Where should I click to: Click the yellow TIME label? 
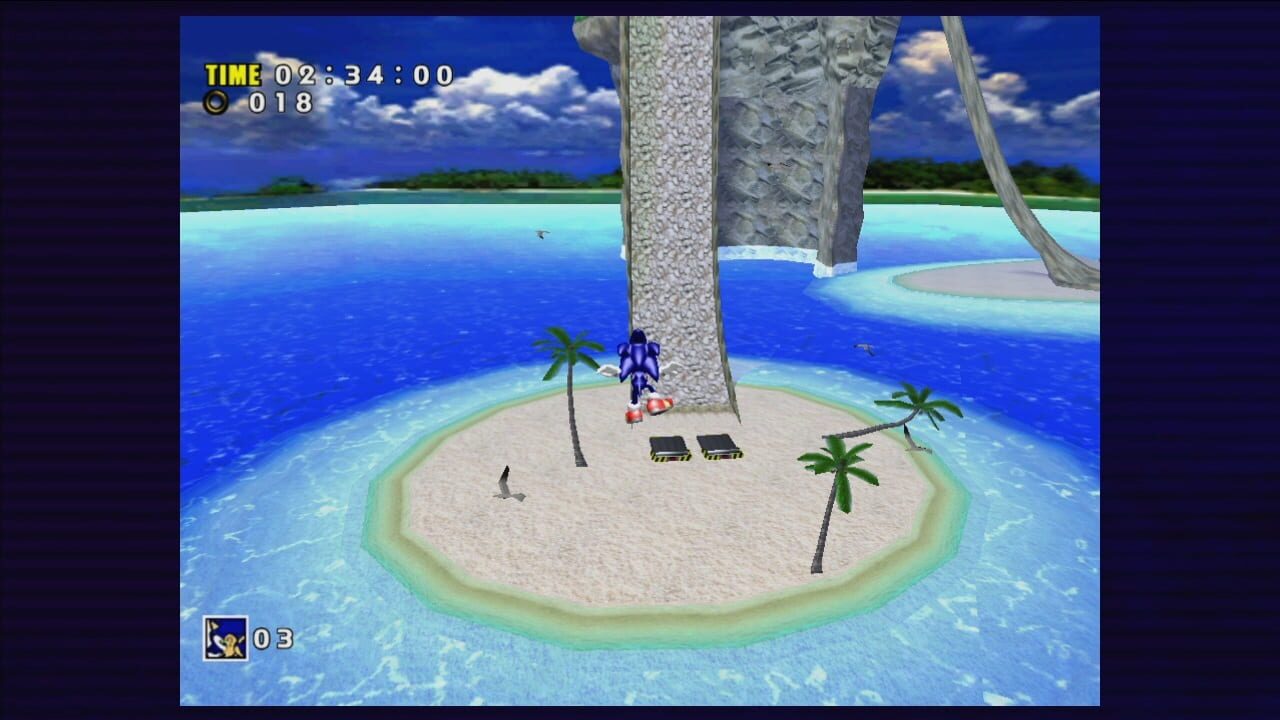231,73
